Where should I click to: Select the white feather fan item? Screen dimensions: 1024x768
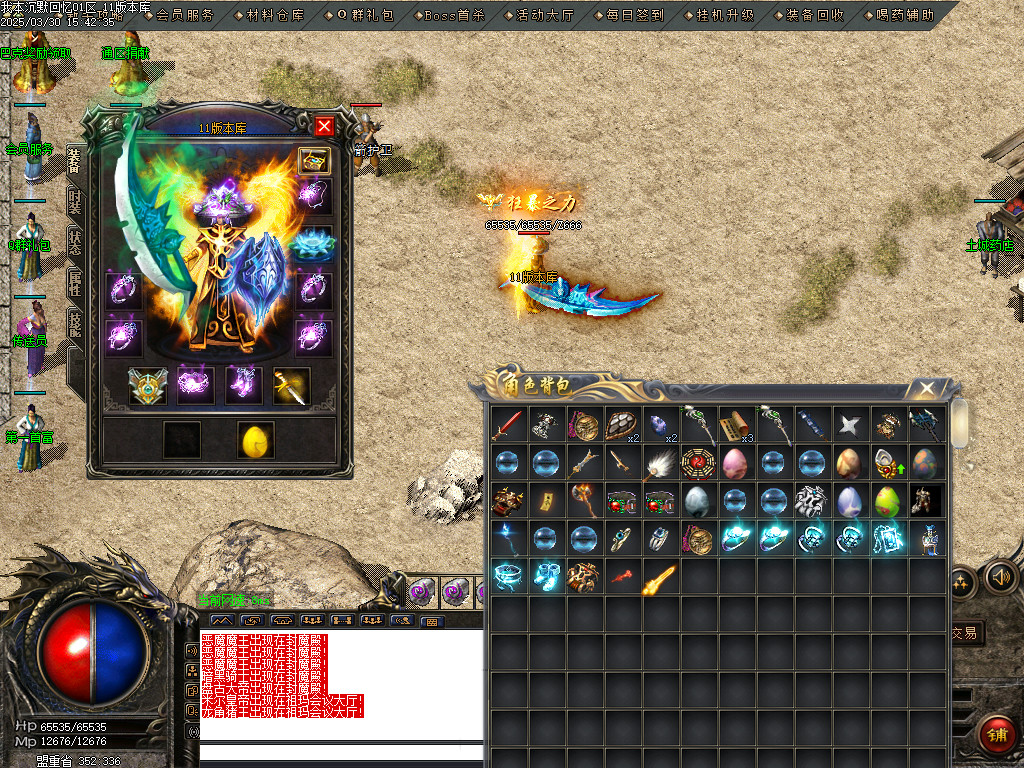click(x=659, y=462)
